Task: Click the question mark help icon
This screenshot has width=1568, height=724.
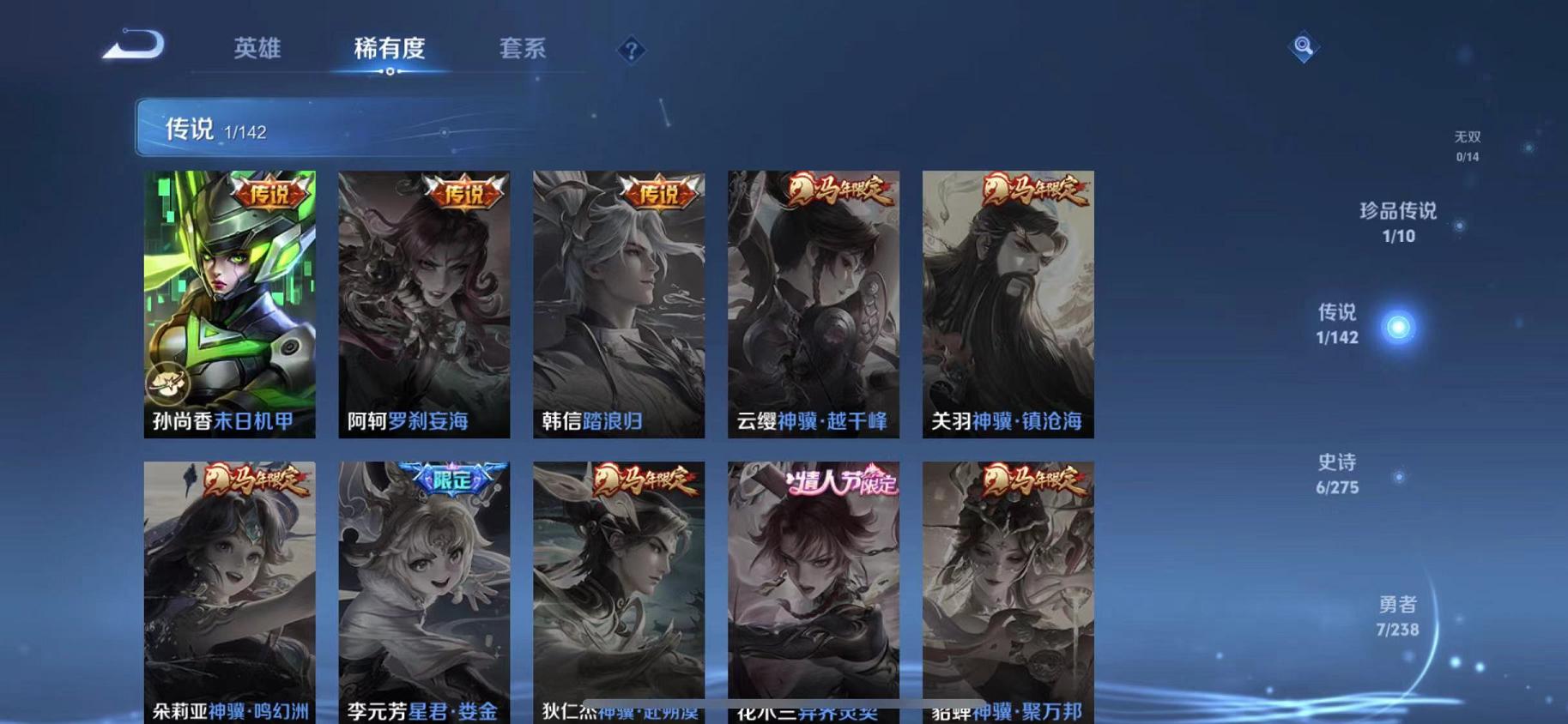Action: (632, 51)
